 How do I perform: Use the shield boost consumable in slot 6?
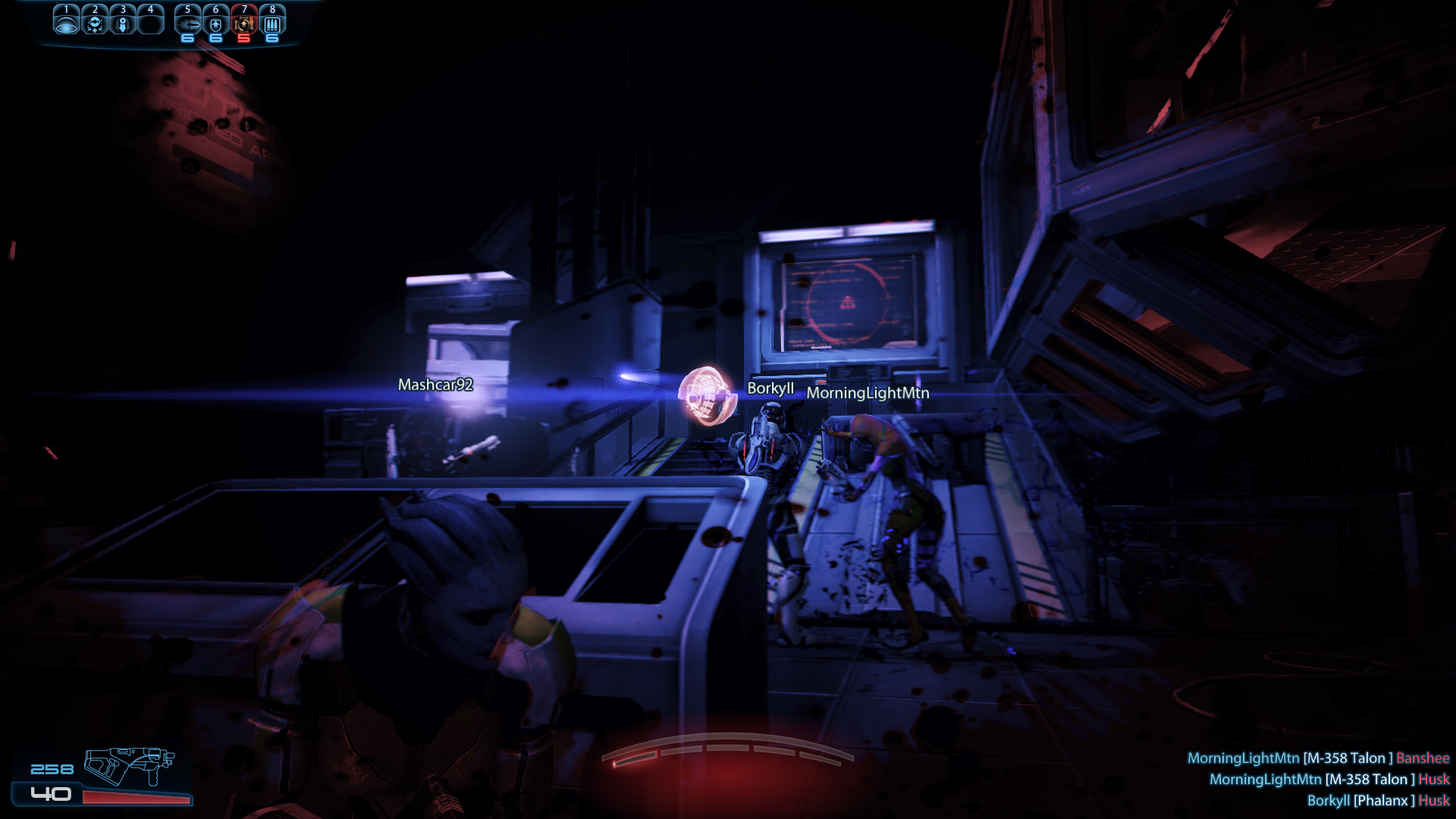pos(215,22)
